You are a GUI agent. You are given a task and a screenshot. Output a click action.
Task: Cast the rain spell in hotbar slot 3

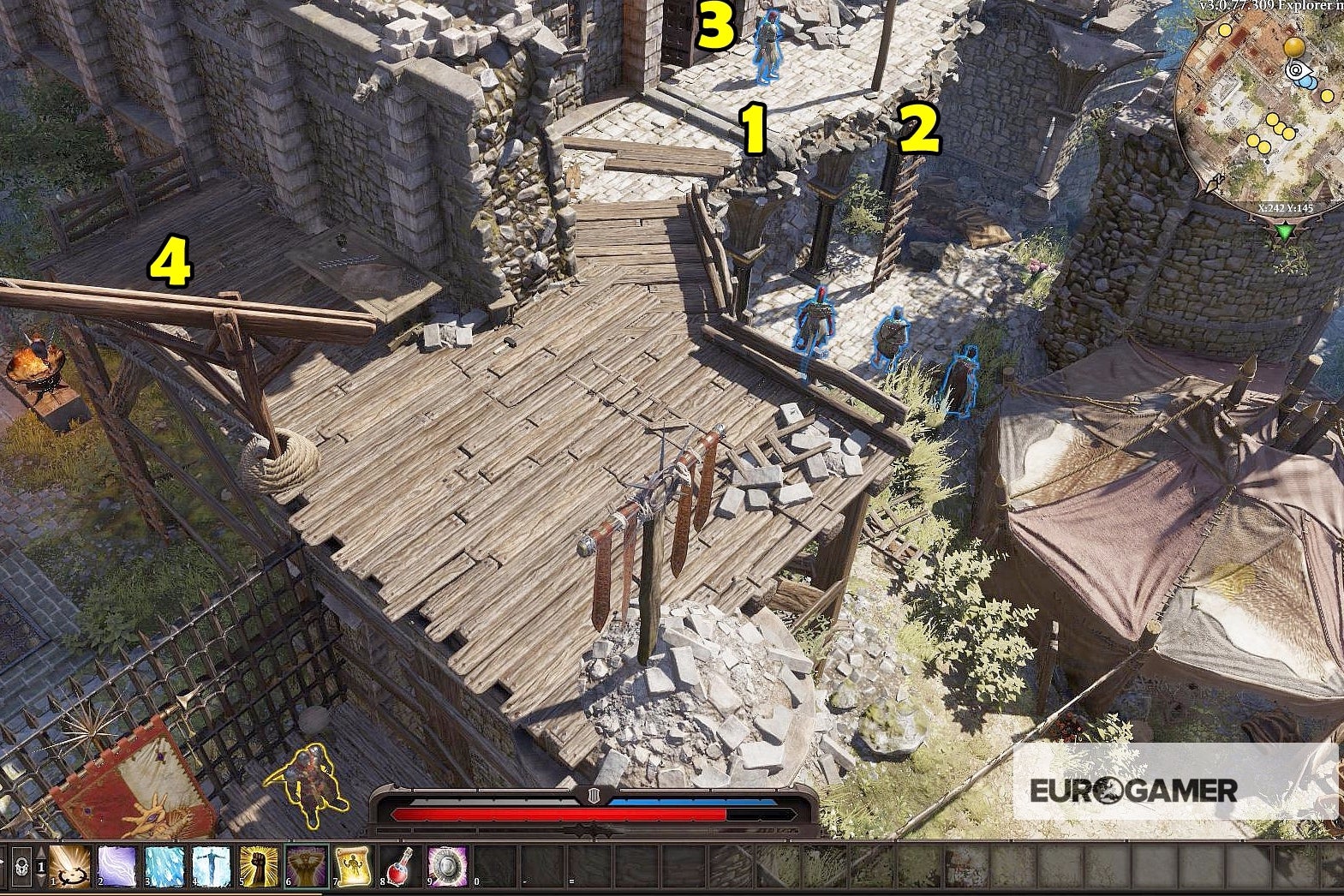164,866
